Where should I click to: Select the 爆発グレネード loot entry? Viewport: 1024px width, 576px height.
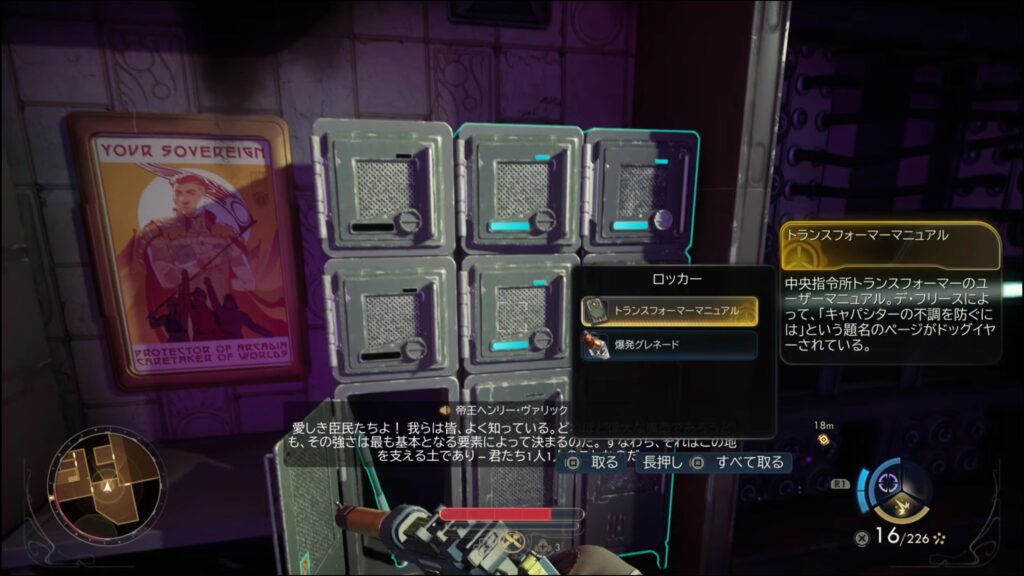pos(668,346)
